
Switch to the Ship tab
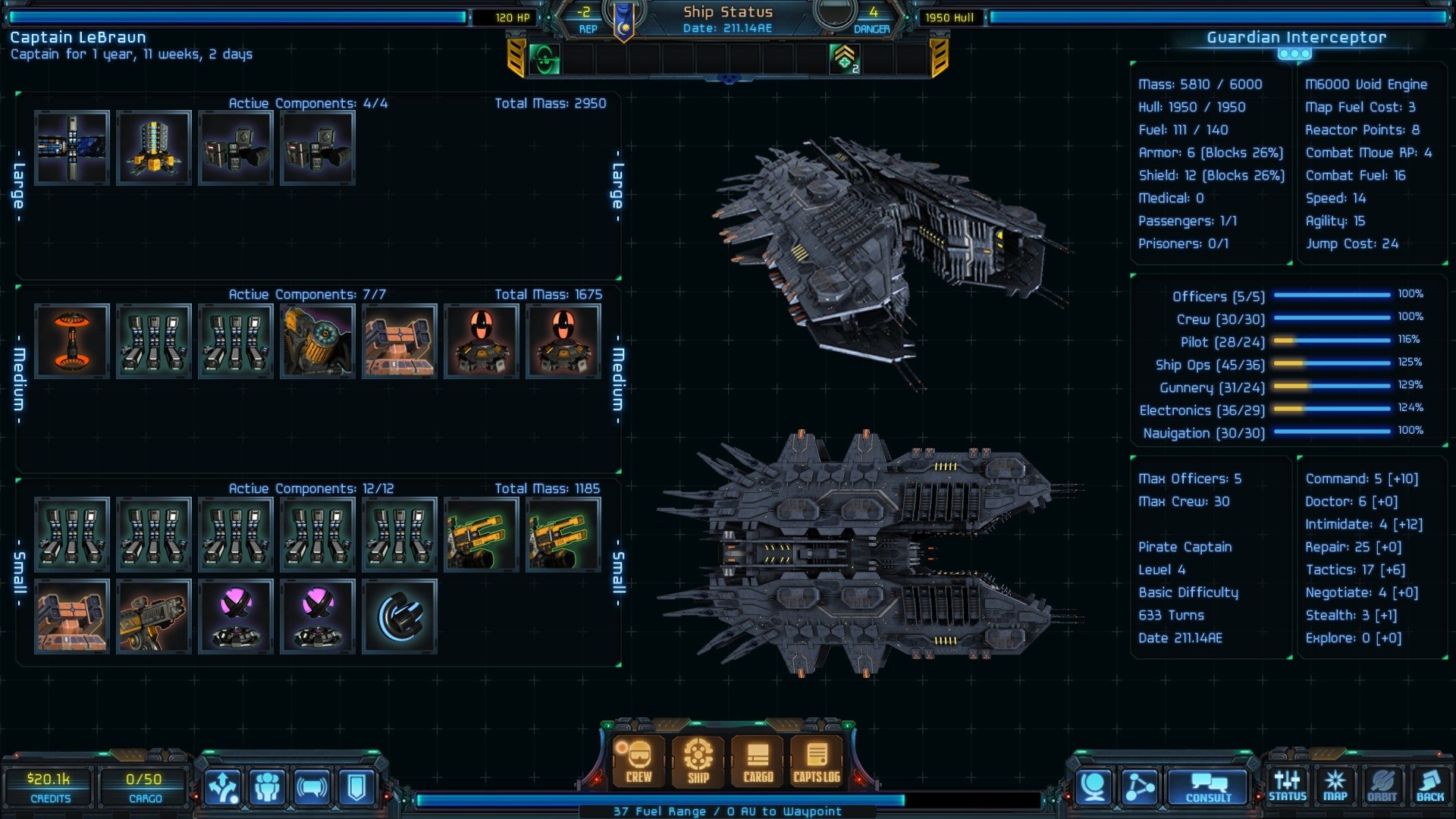point(697,762)
